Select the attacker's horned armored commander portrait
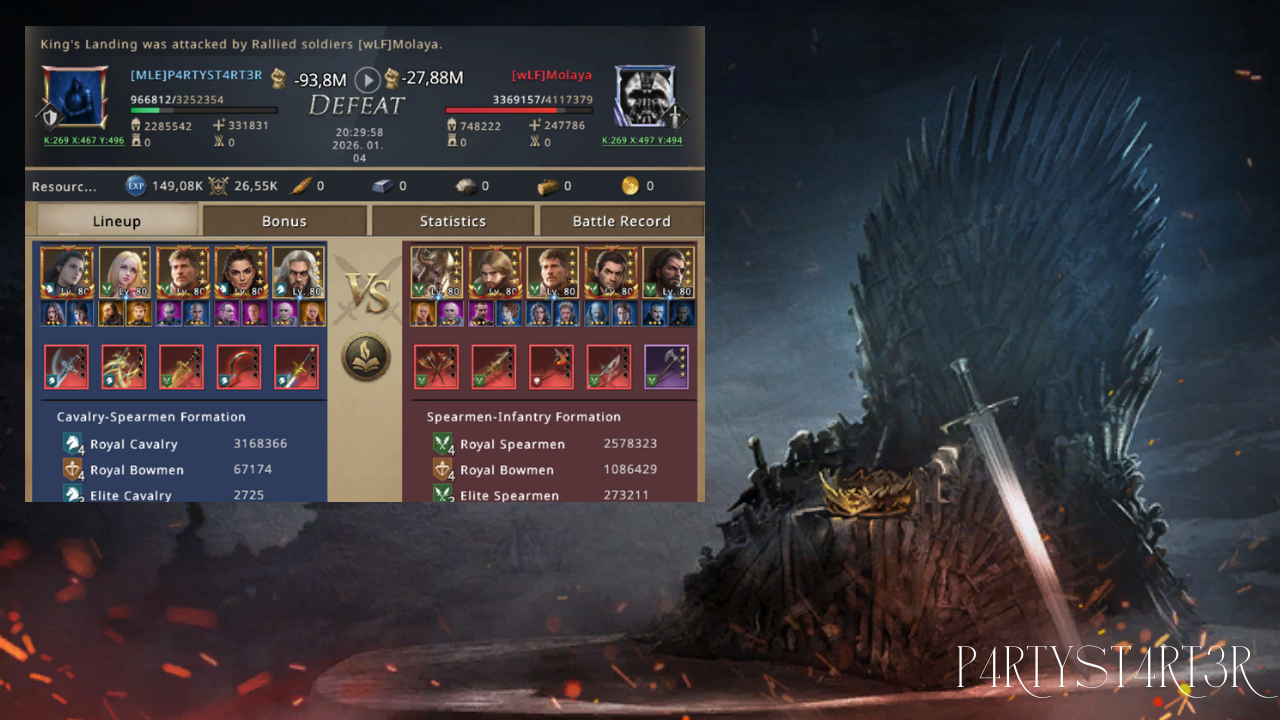This screenshot has width=1280, height=720. 436,272
